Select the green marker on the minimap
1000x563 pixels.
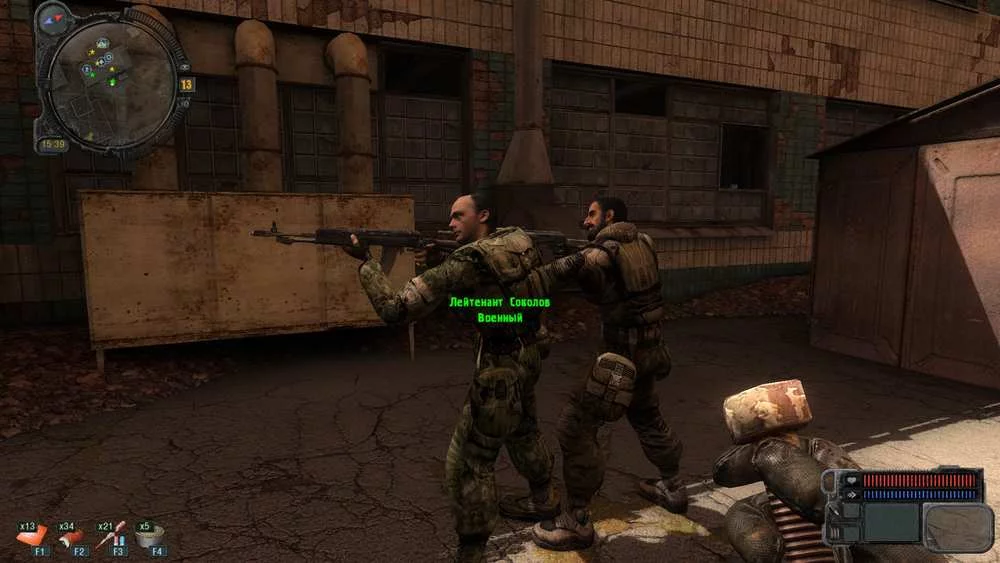[111, 83]
